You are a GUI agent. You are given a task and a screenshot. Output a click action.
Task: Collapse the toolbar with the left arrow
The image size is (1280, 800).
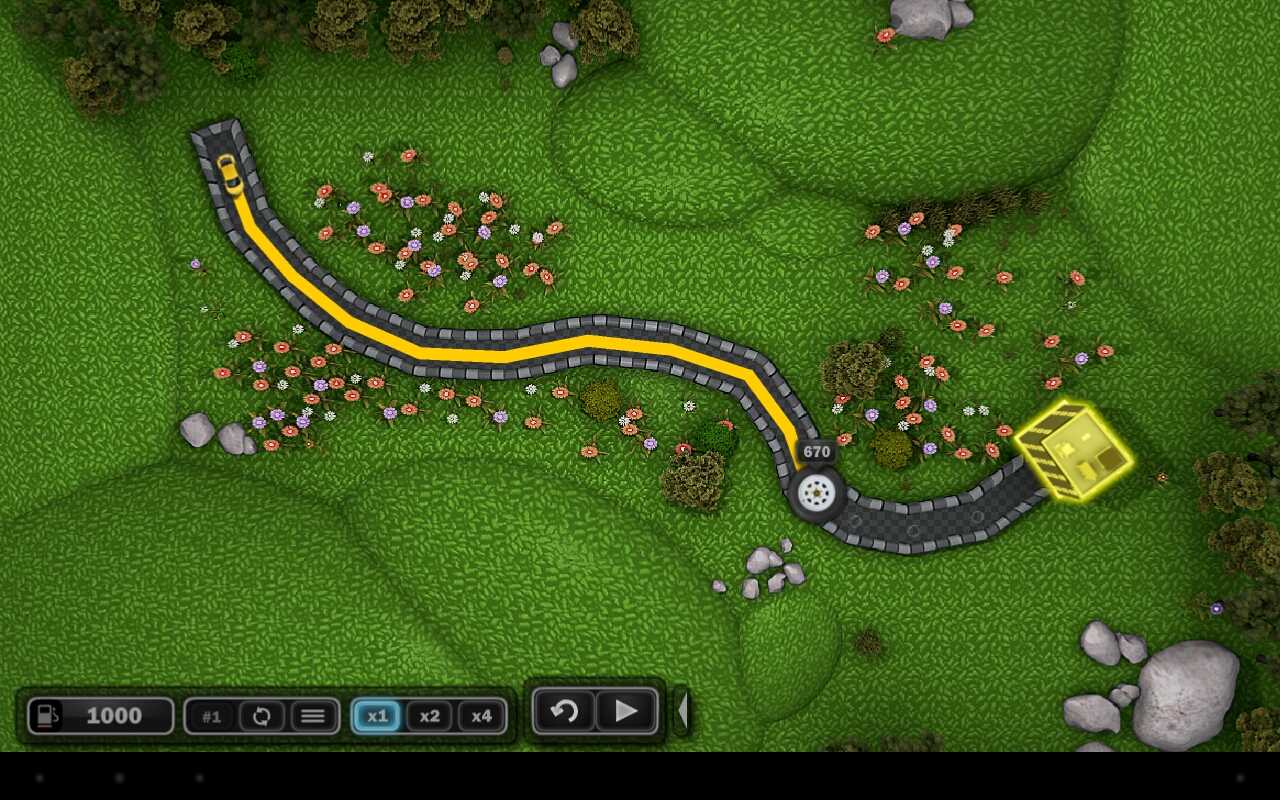[683, 711]
